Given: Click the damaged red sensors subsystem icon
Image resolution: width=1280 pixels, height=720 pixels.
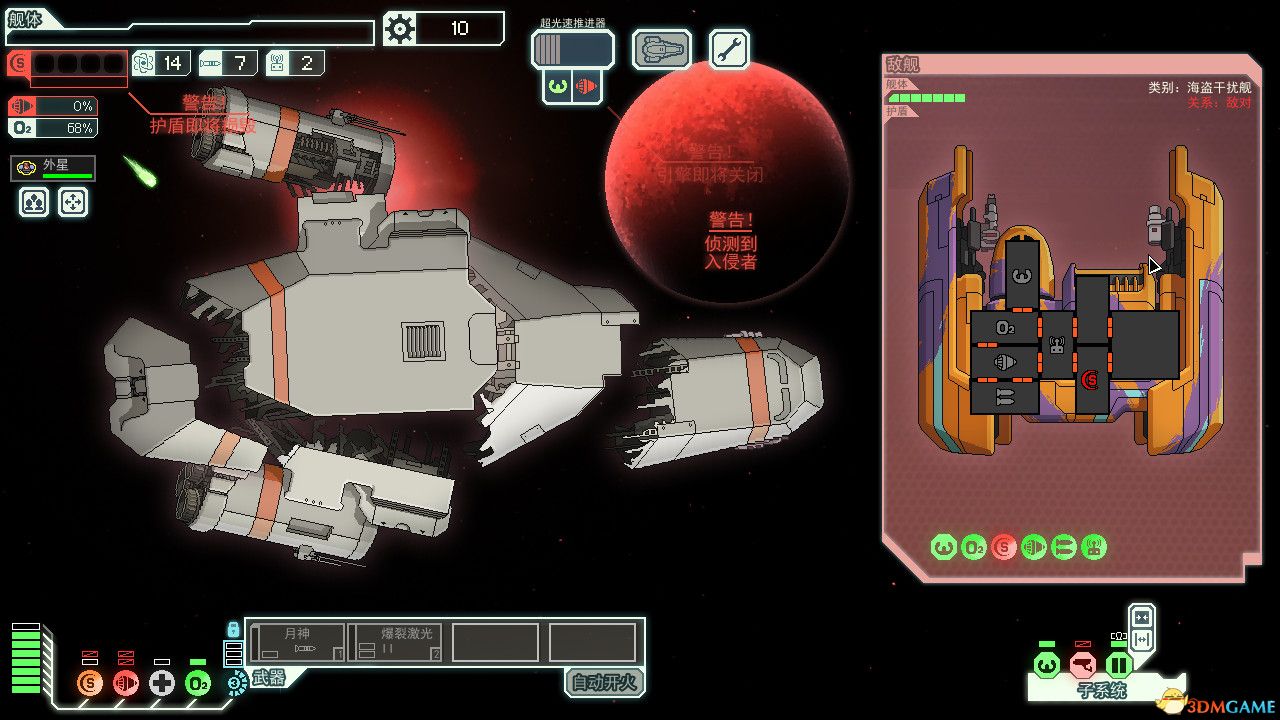Looking at the screenshot, I should pyautogui.click(x=1082, y=664).
